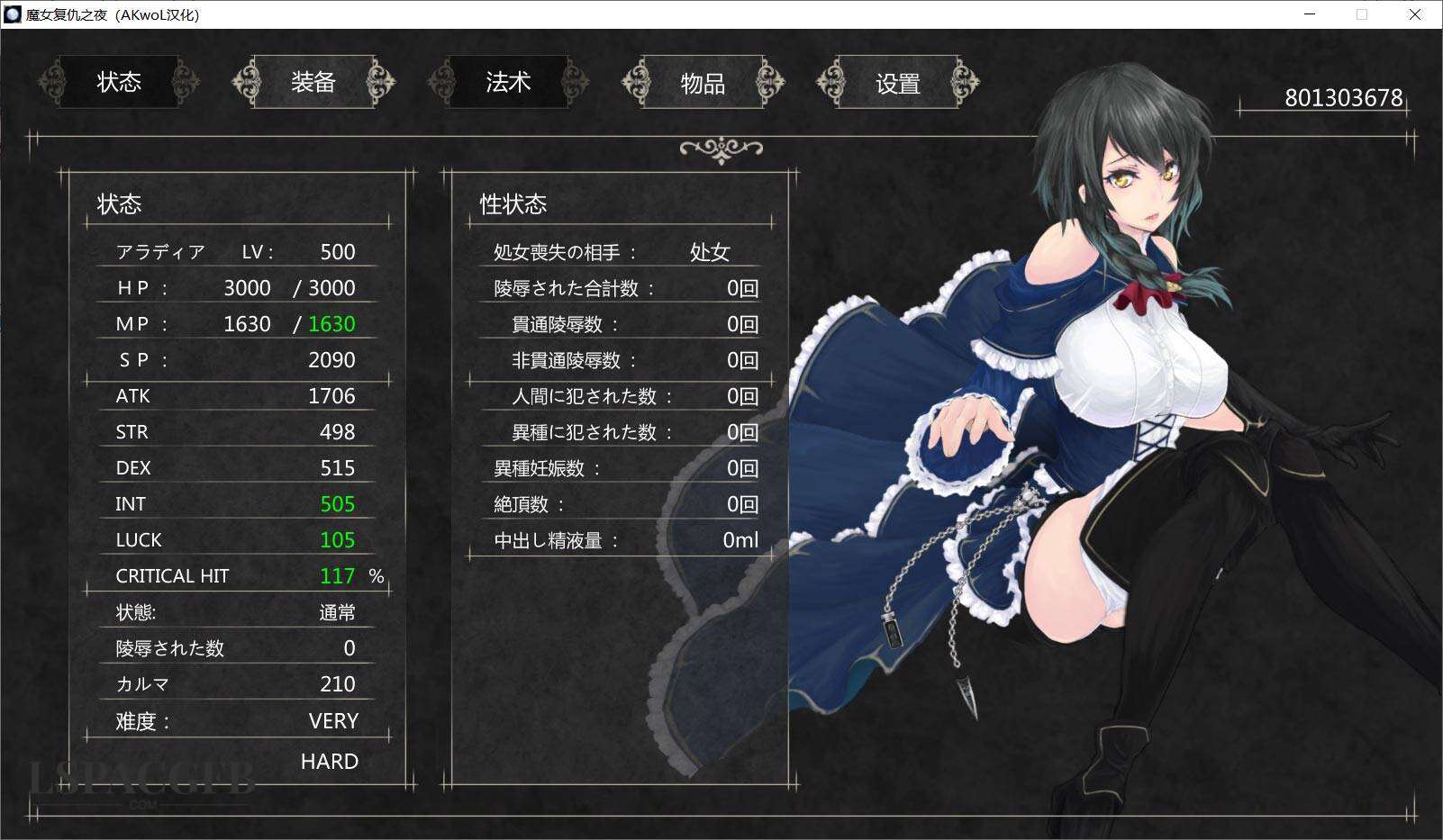Show the 物品 items tab

[703, 84]
